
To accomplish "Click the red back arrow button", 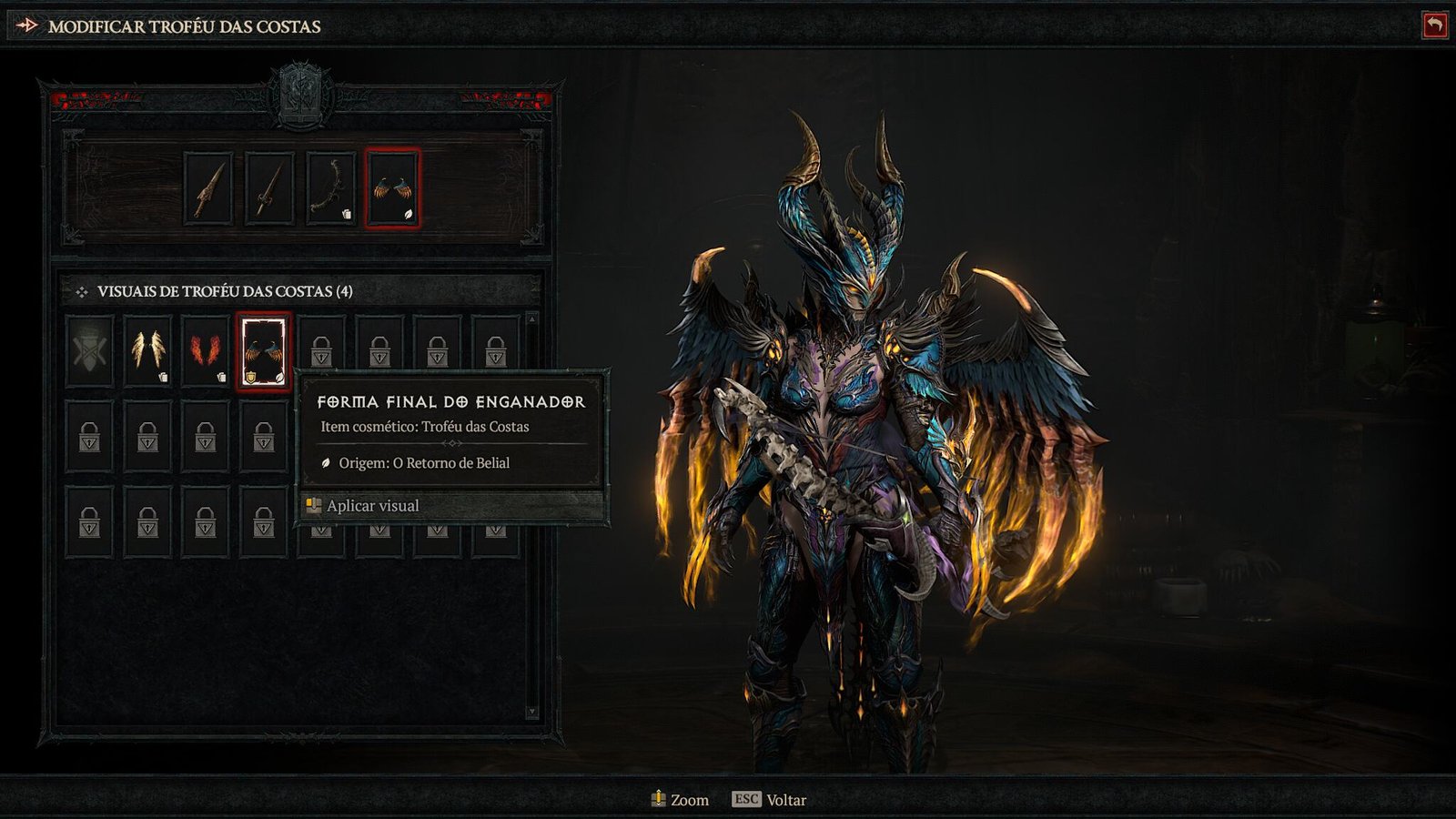I will 1434,25.
